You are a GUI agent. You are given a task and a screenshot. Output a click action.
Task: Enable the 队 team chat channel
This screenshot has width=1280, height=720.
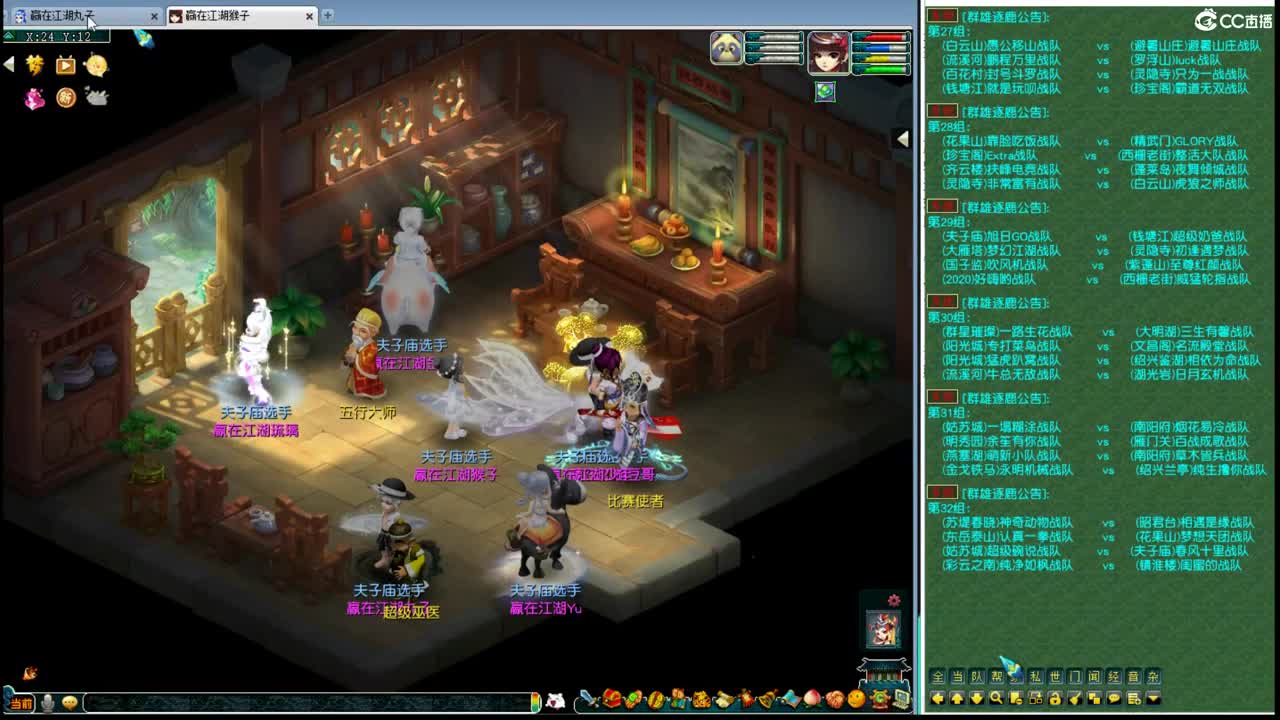point(978,678)
